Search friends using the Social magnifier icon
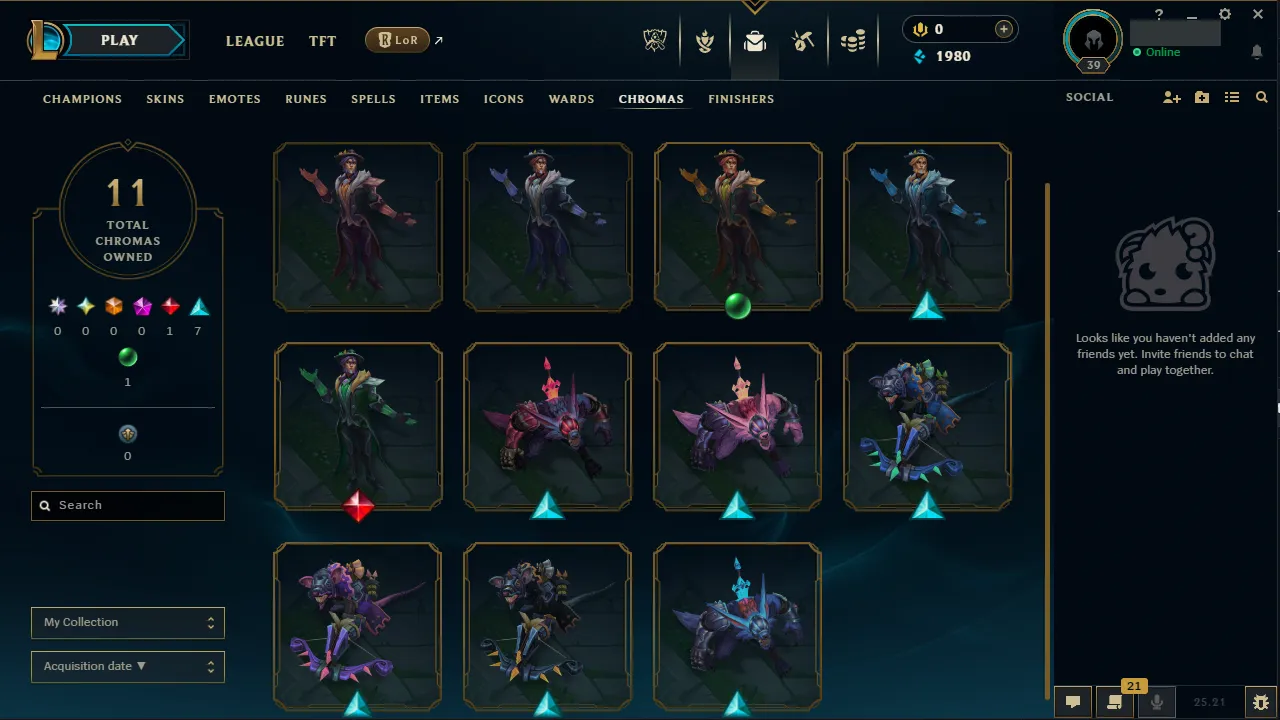Screen dimensions: 1280x720 point(1261,97)
